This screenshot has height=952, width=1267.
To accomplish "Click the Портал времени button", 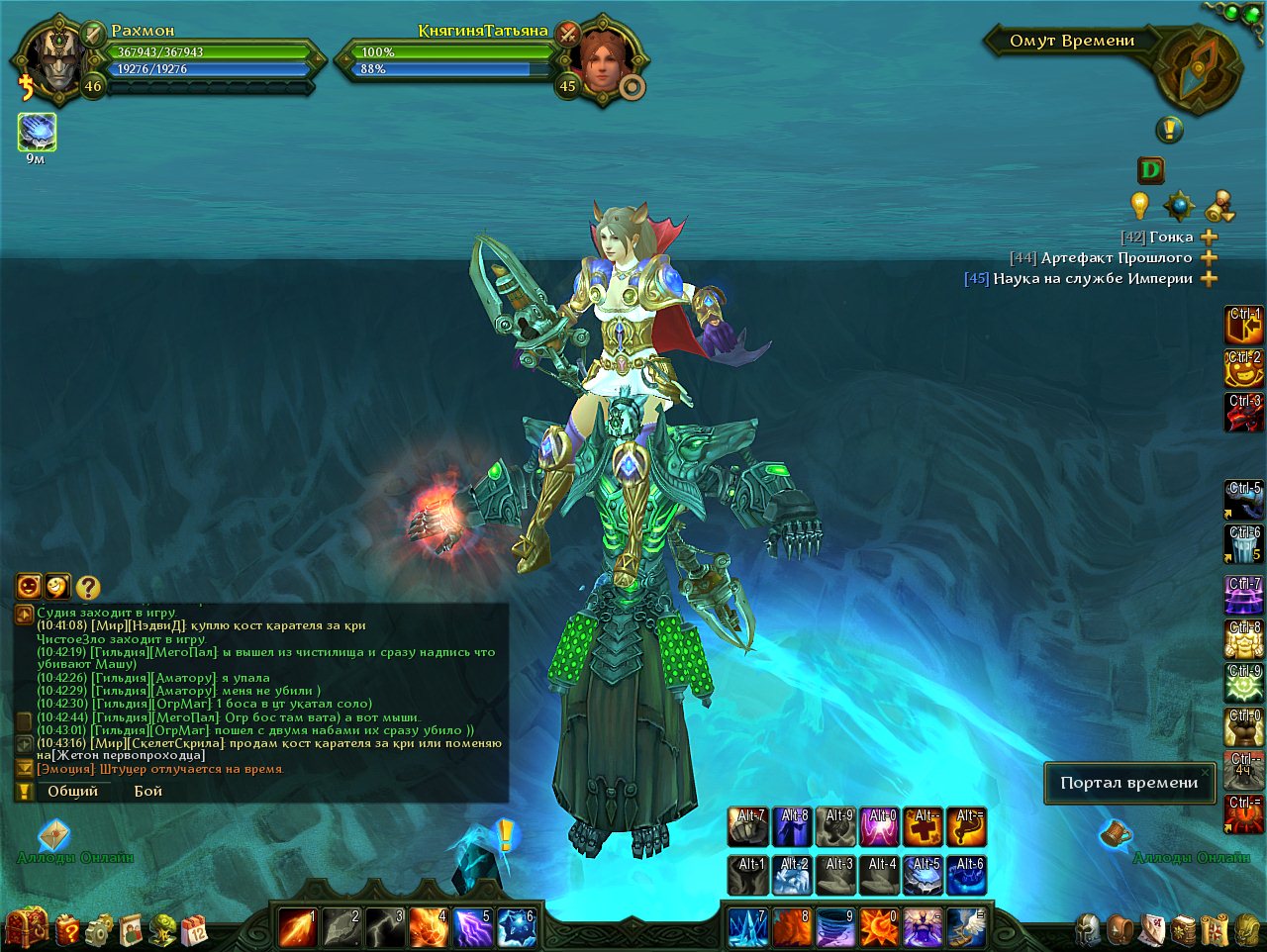I will coord(1128,783).
